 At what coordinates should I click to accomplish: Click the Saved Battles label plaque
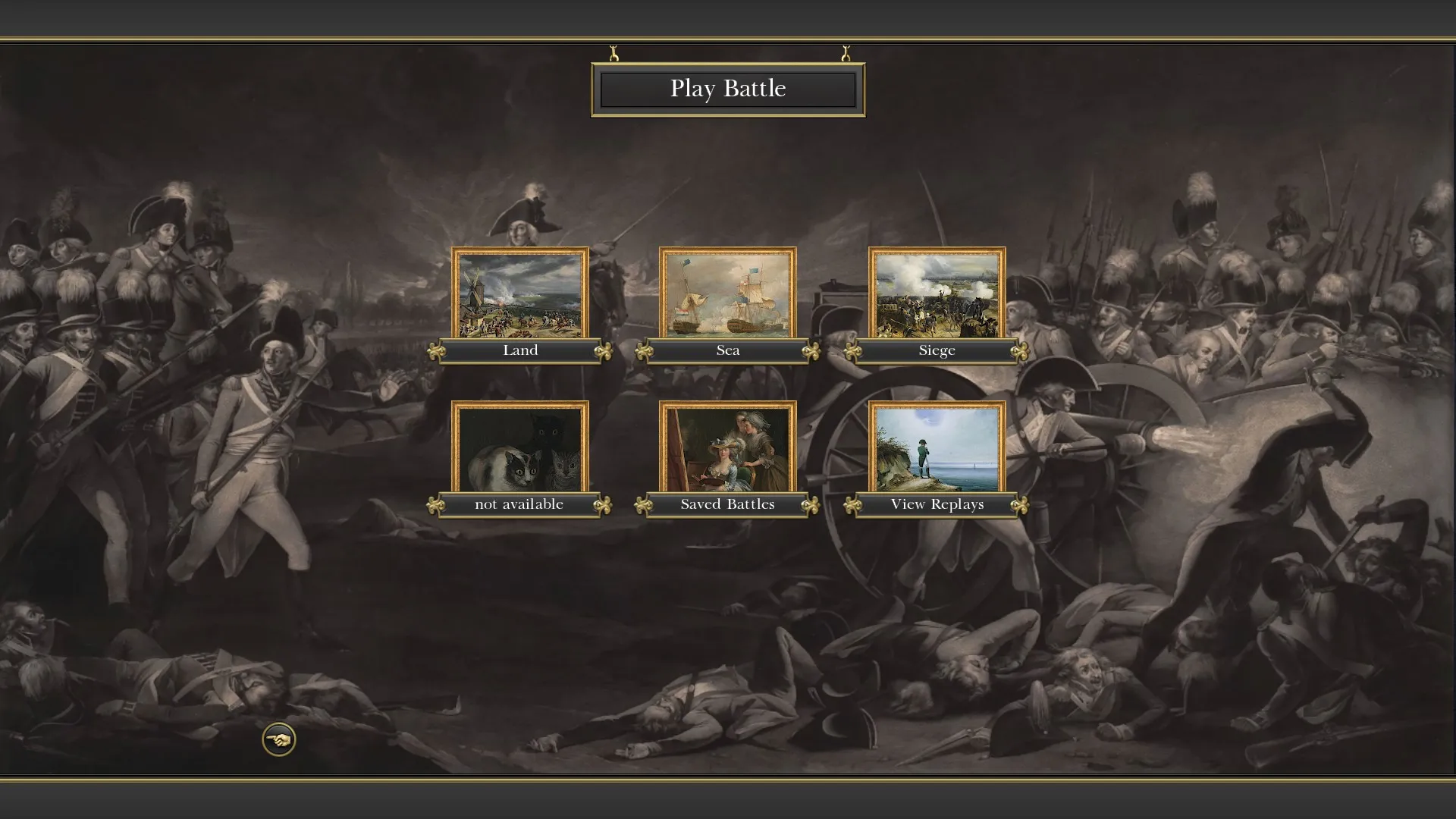[x=728, y=504]
